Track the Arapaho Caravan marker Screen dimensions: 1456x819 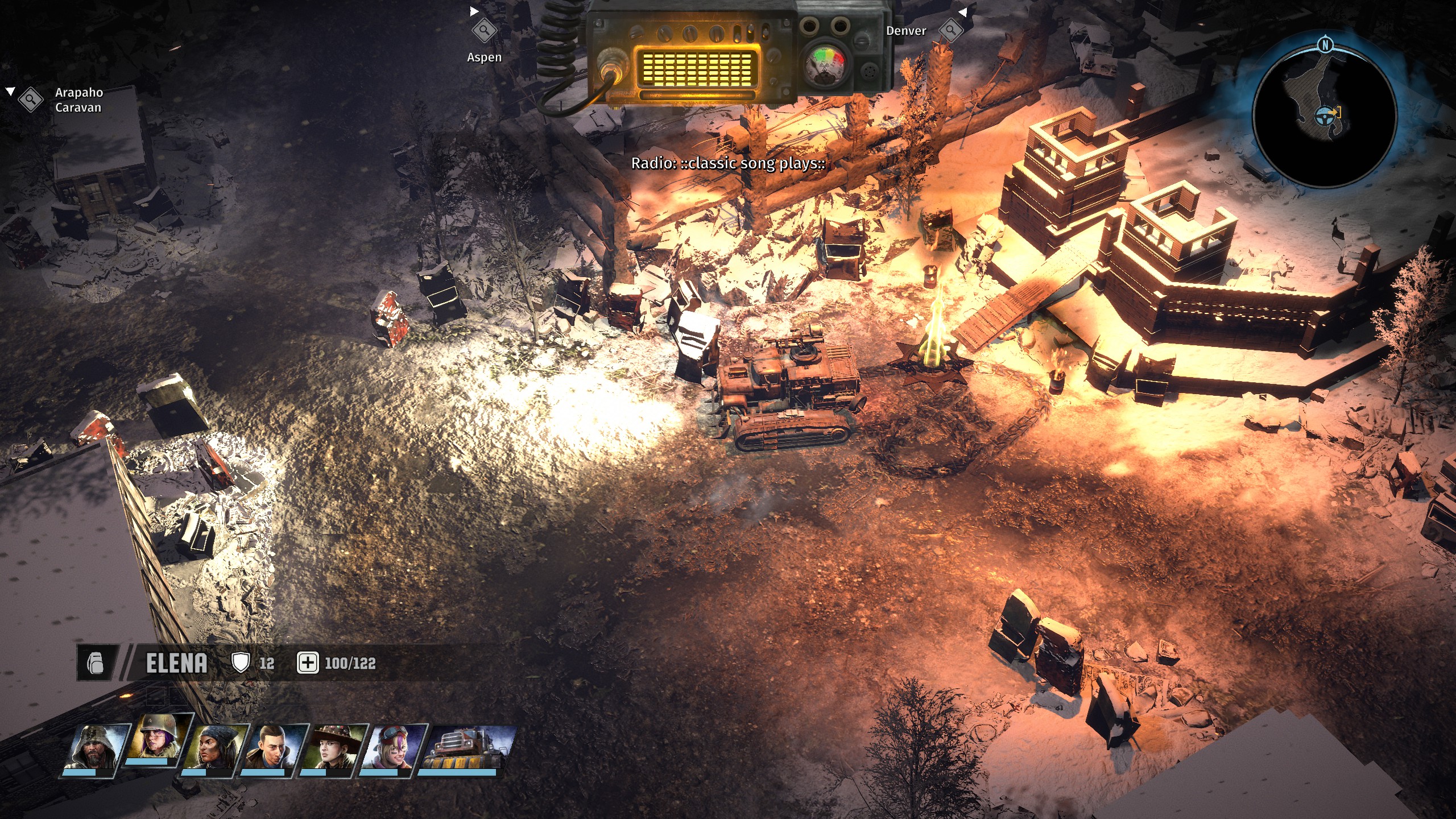(x=31, y=100)
